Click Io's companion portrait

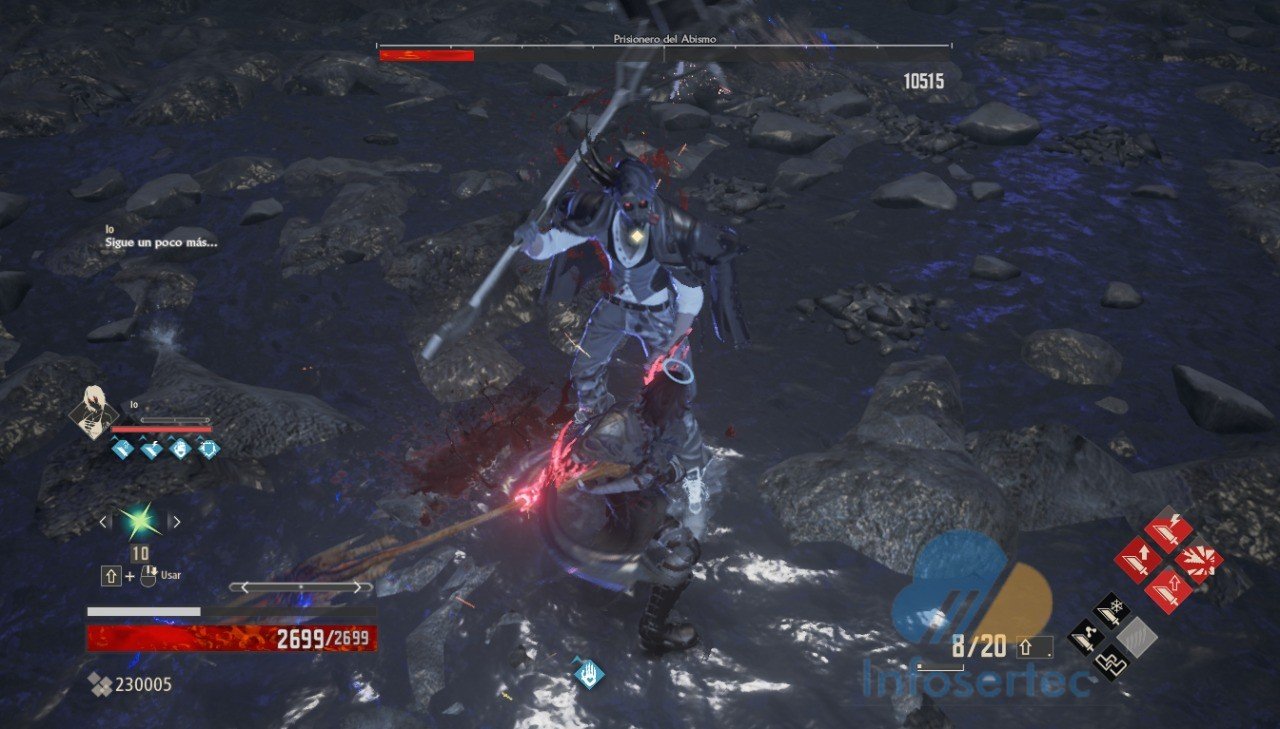click(94, 413)
